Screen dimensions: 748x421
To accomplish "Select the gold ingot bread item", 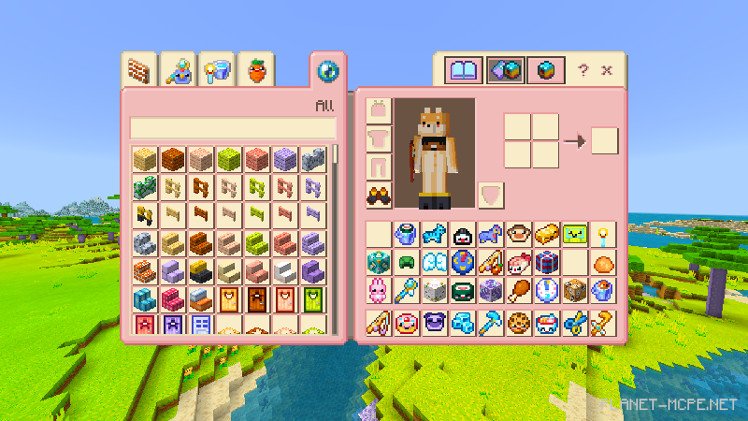I will [x=546, y=235].
